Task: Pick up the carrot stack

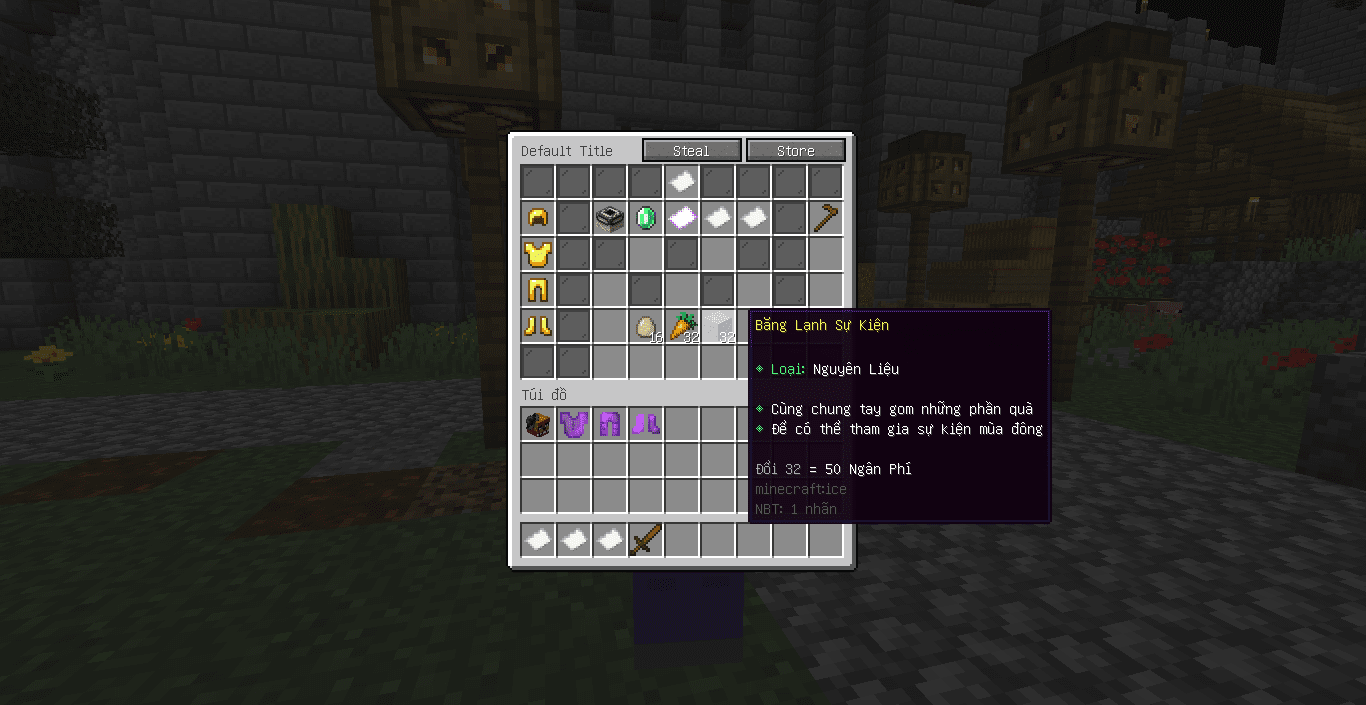Action: pos(682,326)
